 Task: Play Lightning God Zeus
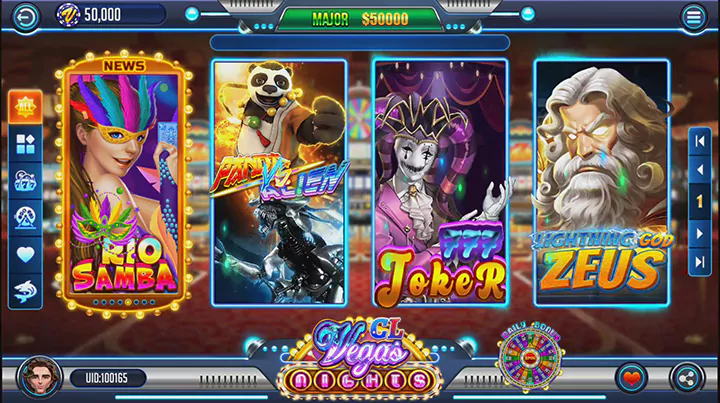pyautogui.click(x=601, y=182)
